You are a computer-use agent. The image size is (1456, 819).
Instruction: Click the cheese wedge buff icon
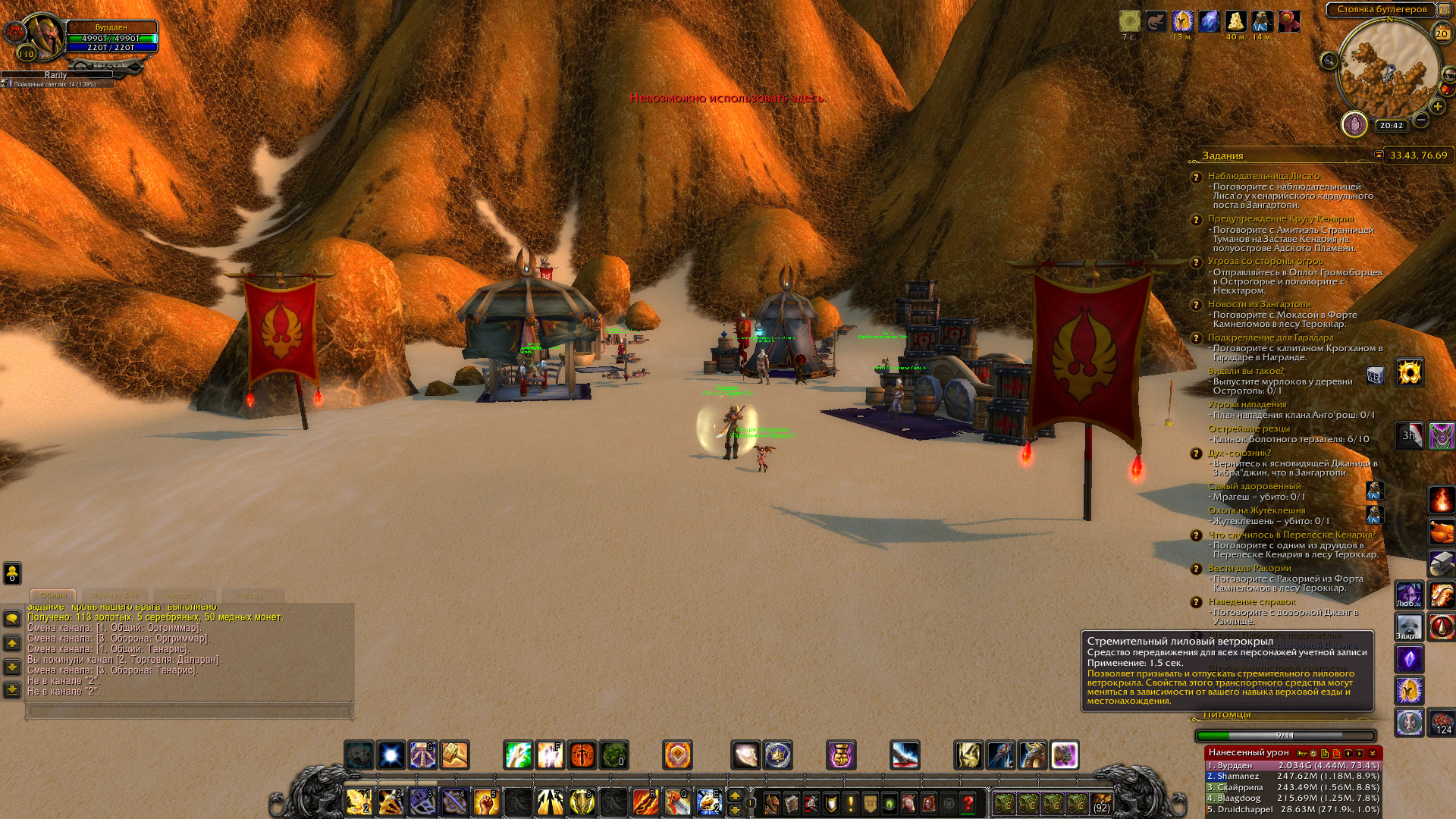pyautogui.click(x=1236, y=21)
